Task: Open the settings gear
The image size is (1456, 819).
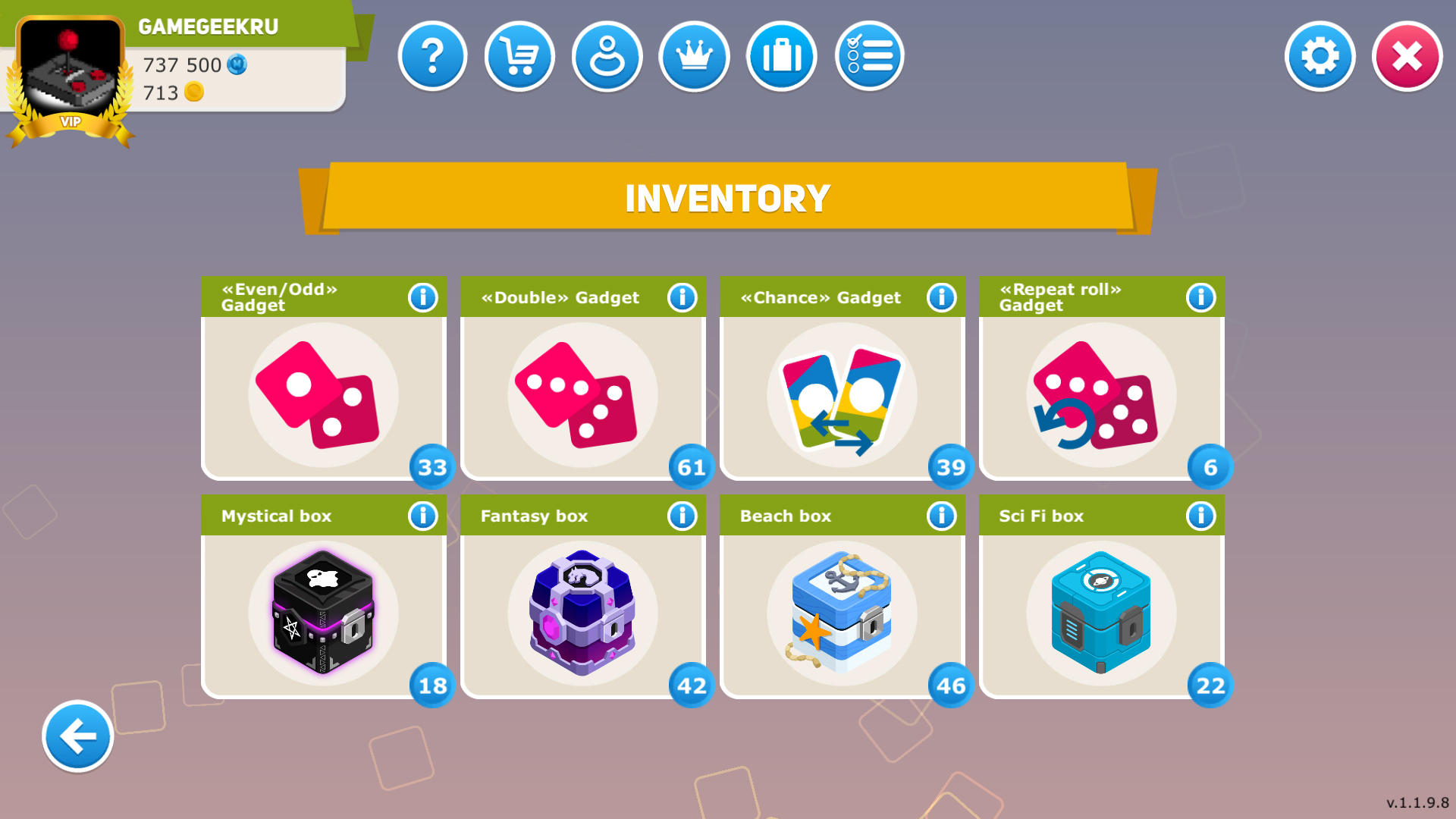Action: 1319,56
